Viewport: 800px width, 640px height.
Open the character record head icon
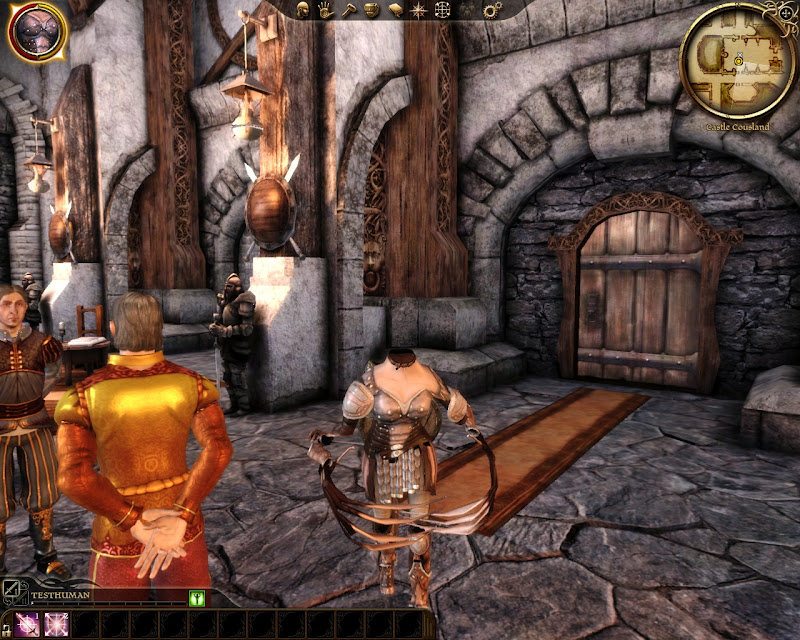303,10
